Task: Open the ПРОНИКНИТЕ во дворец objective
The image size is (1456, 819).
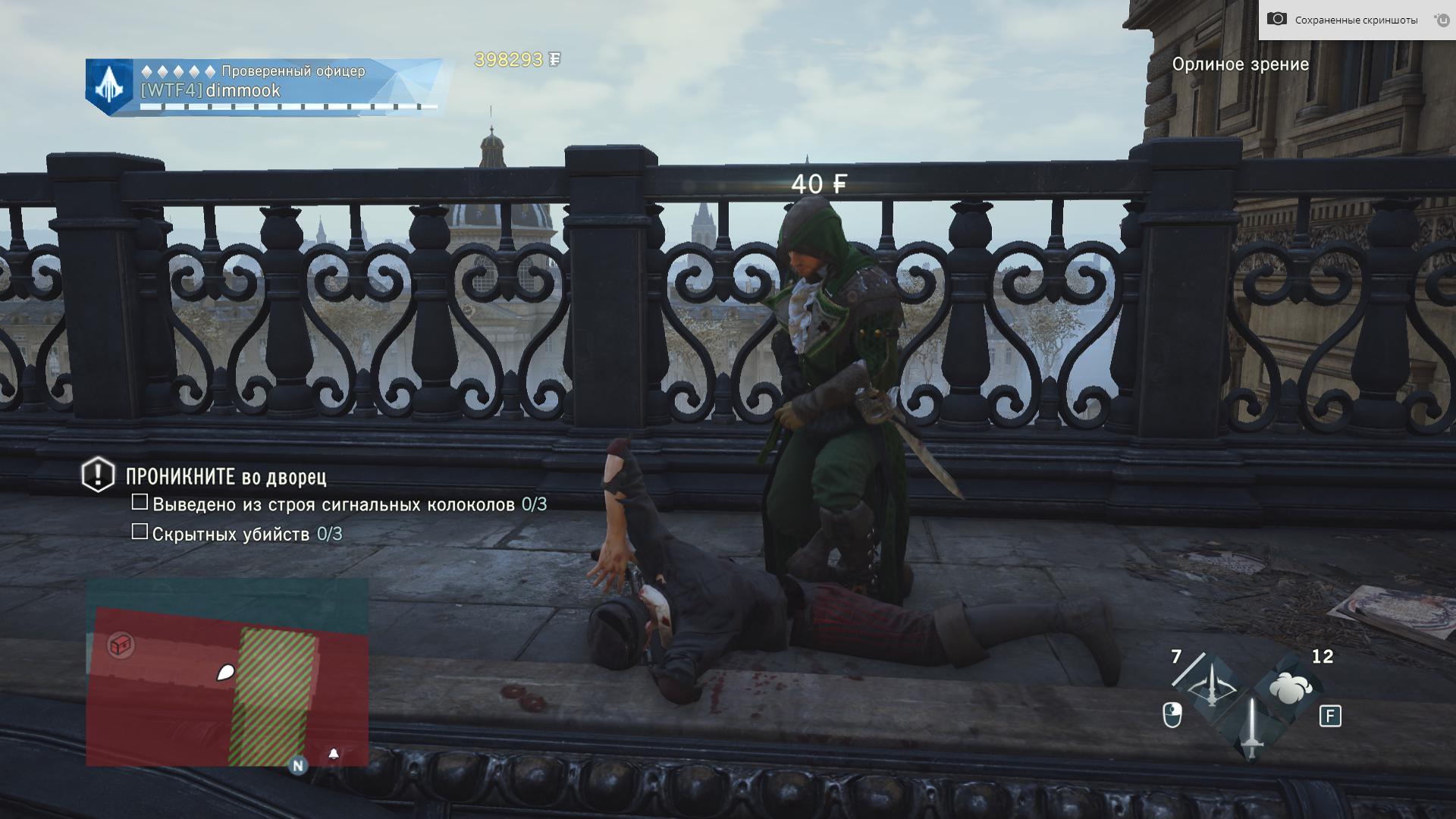Action: coord(225,477)
